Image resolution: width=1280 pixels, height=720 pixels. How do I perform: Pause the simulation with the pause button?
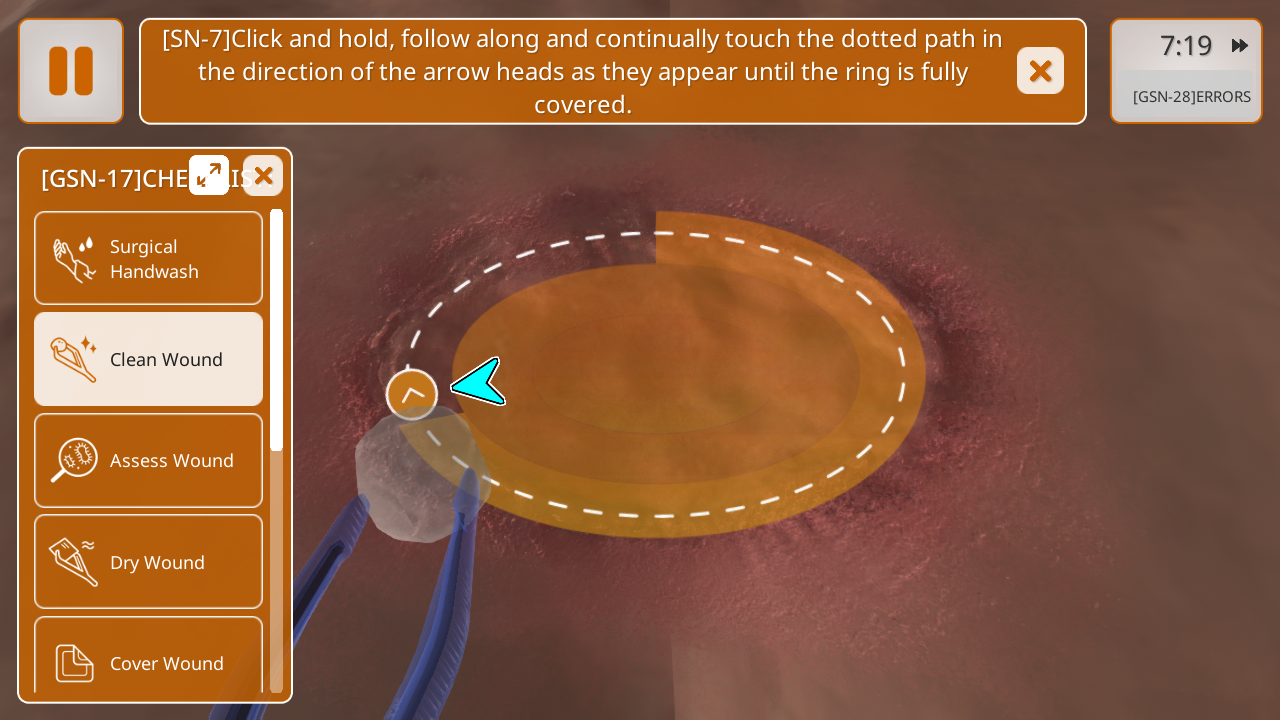tap(71, 71)
